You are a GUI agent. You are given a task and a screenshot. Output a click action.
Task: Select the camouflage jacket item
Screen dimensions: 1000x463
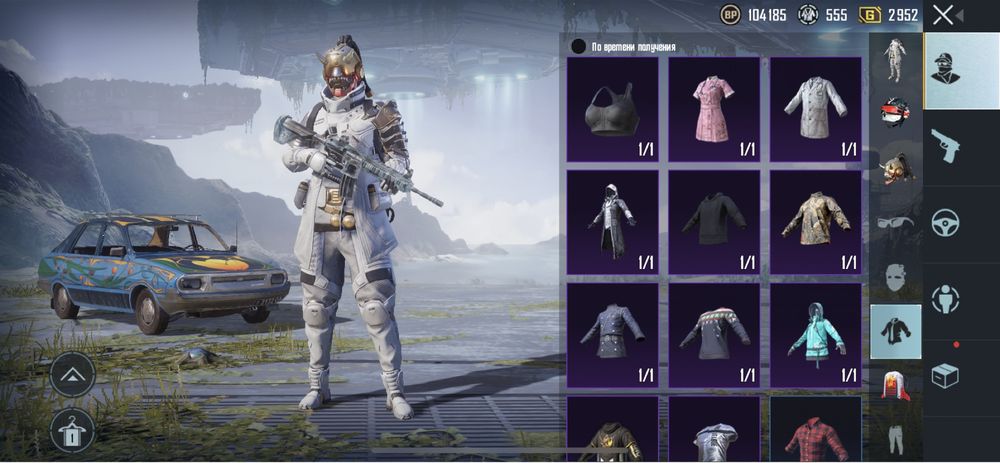click(x=815, y=222)
